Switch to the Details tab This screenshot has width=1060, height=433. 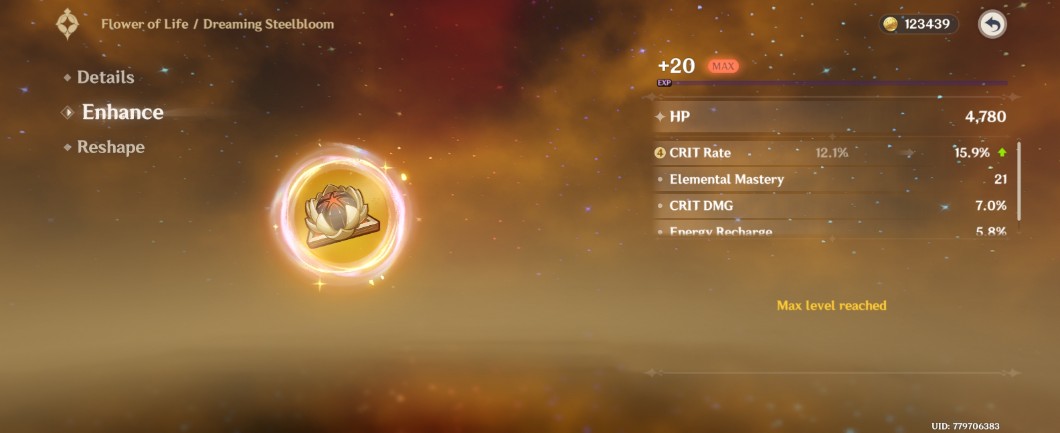click(x=104, y=77)
